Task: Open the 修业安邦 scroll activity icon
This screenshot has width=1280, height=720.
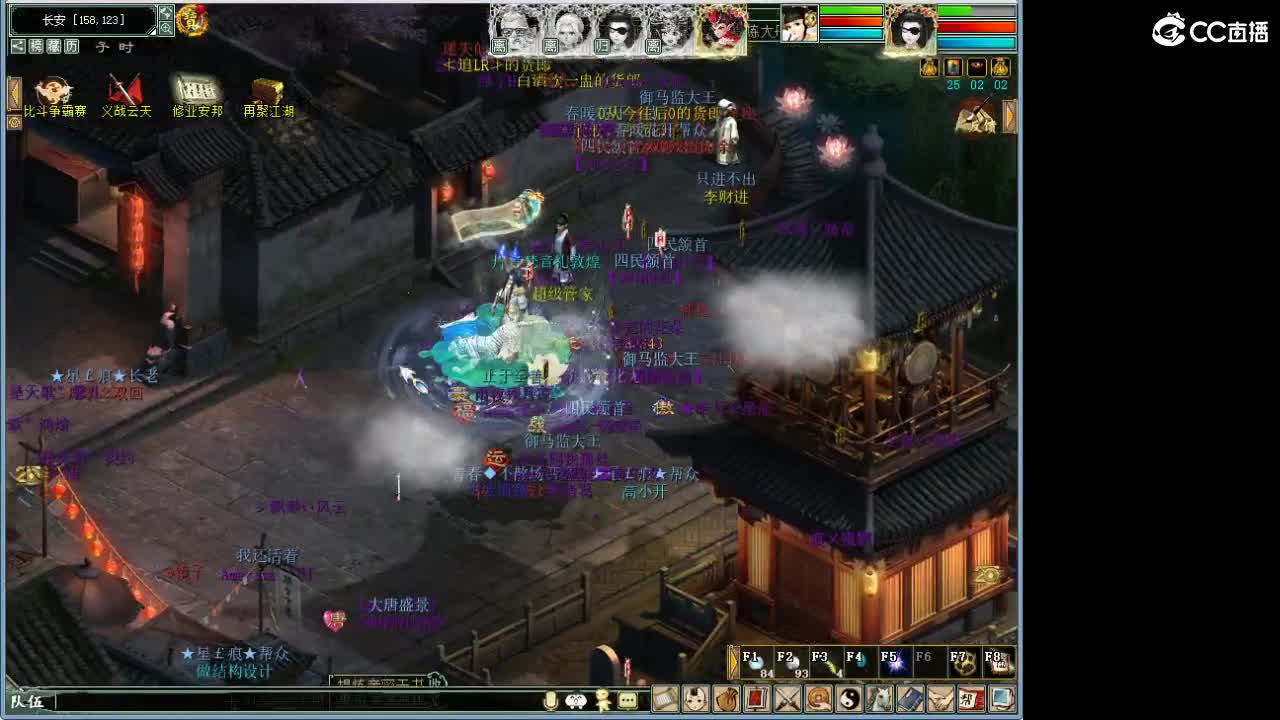Action: click(x=200, y=90)
